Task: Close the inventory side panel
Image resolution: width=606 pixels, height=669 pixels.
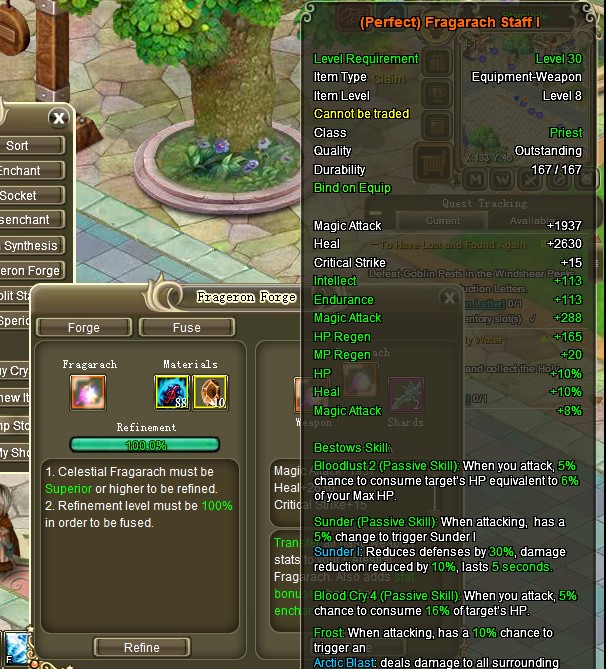Action: 58,118
